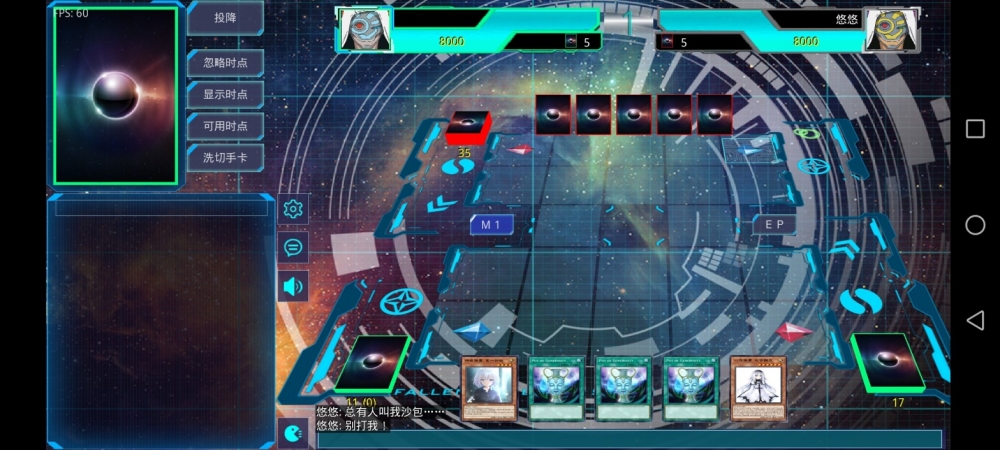Open the chat bubble icon
This screenshot has width=1000, height=450.
click(293, 247)
